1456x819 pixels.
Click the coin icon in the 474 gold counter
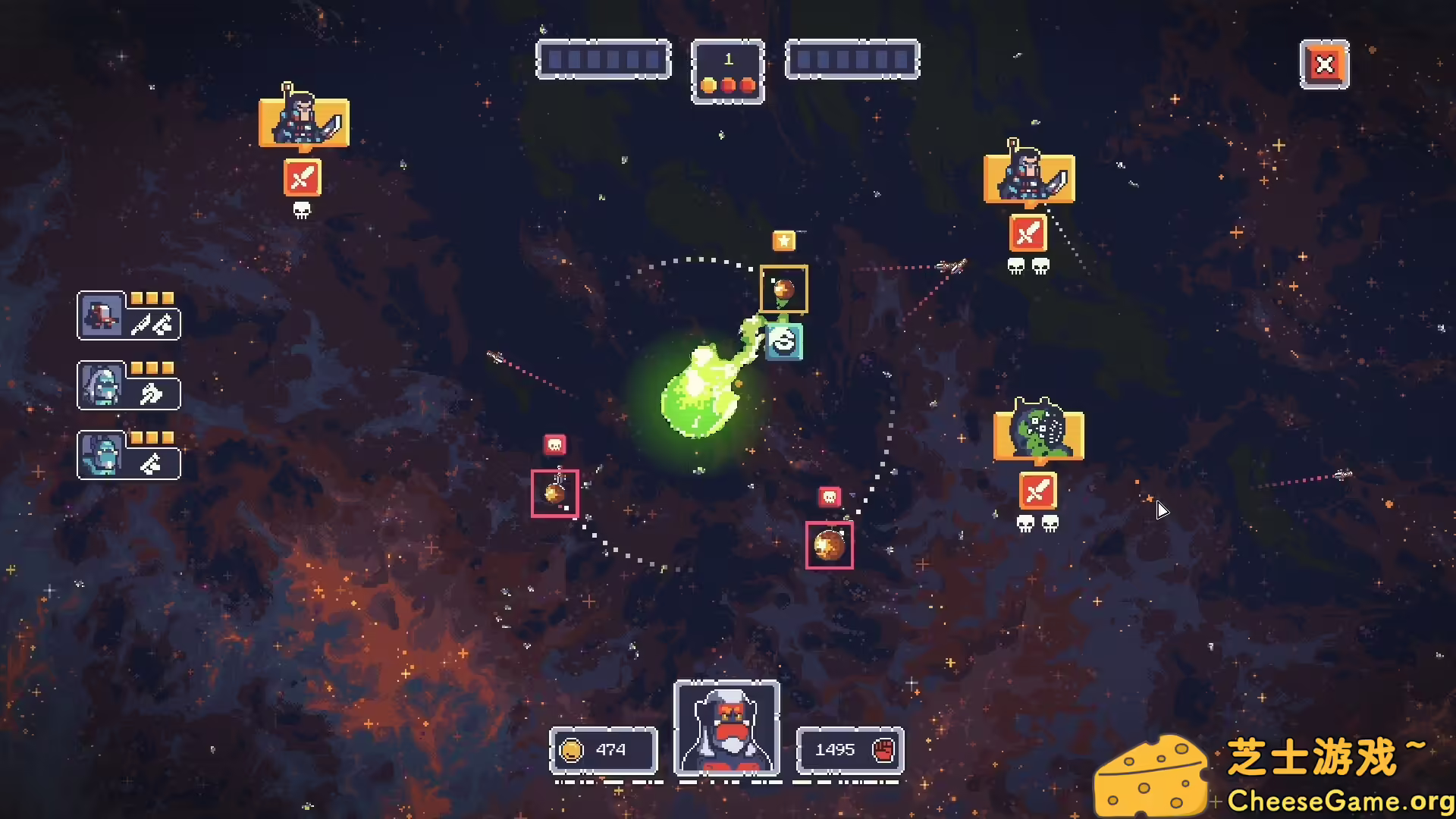570,749
